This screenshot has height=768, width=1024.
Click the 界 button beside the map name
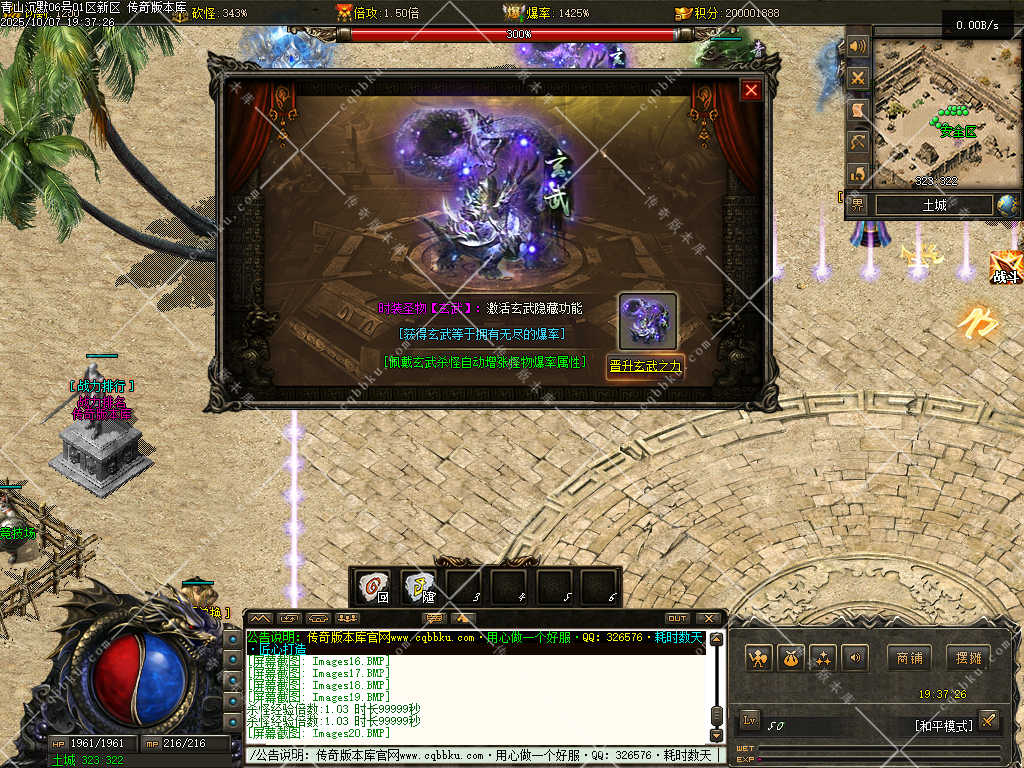[x=857, y=205]
